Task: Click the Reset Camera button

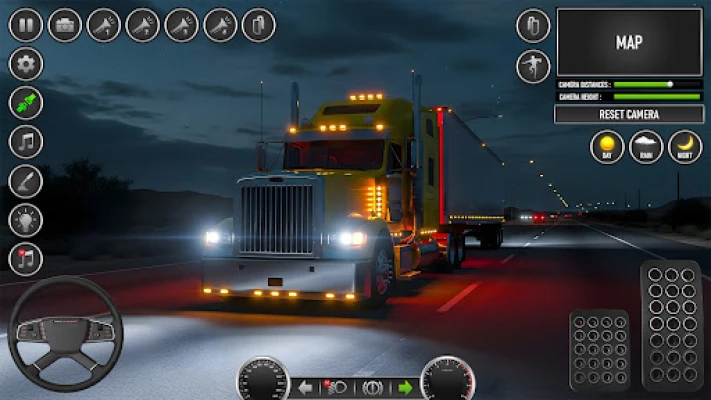Action: click(628, 114)
